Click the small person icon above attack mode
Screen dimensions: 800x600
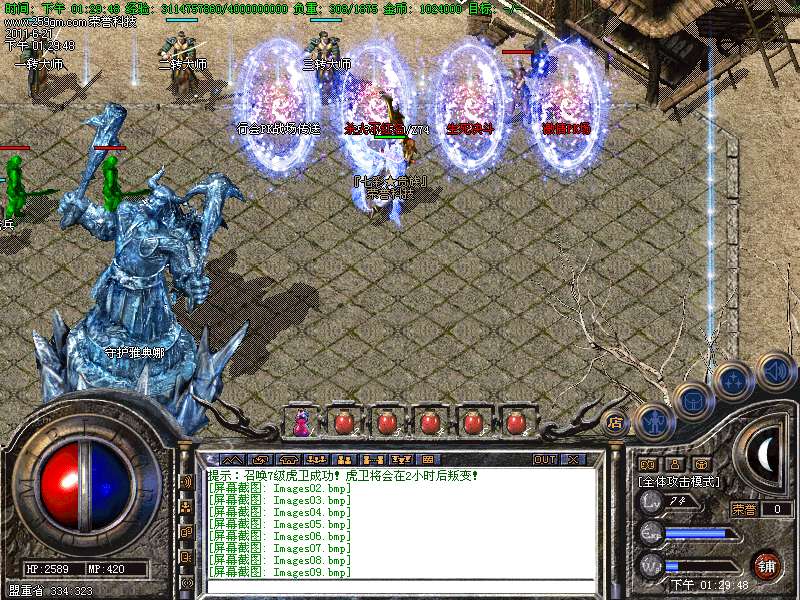(675, 464)
